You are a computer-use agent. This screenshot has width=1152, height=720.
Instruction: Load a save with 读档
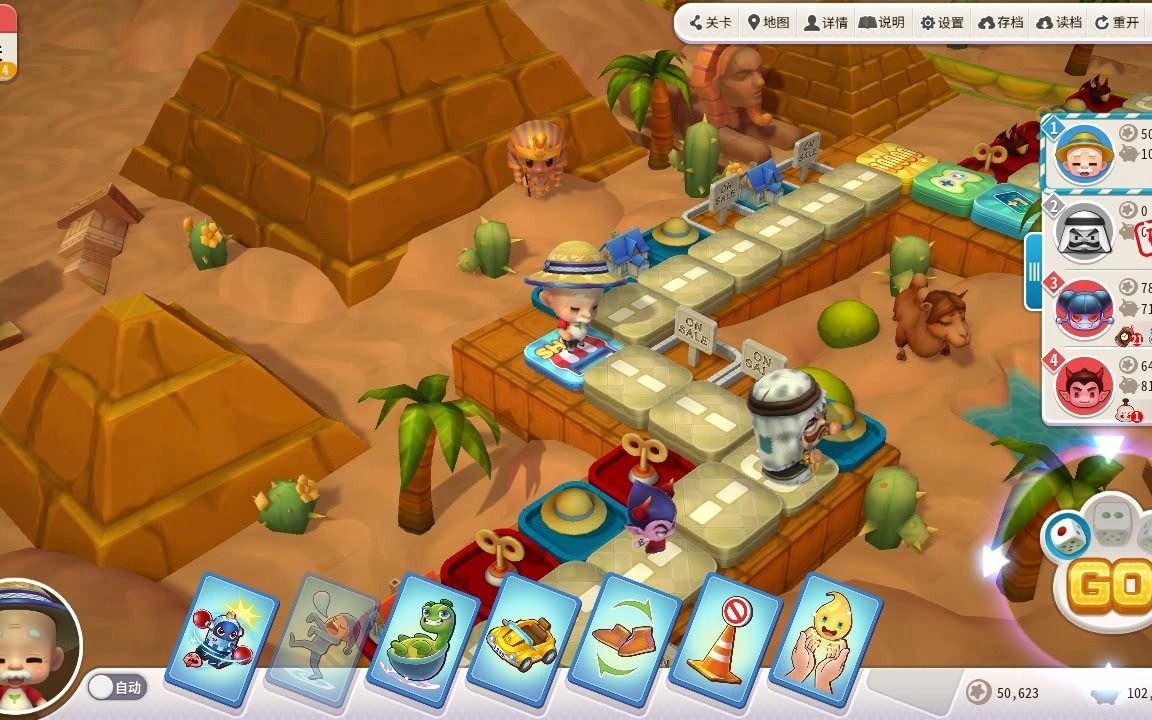pos(1060,23)
